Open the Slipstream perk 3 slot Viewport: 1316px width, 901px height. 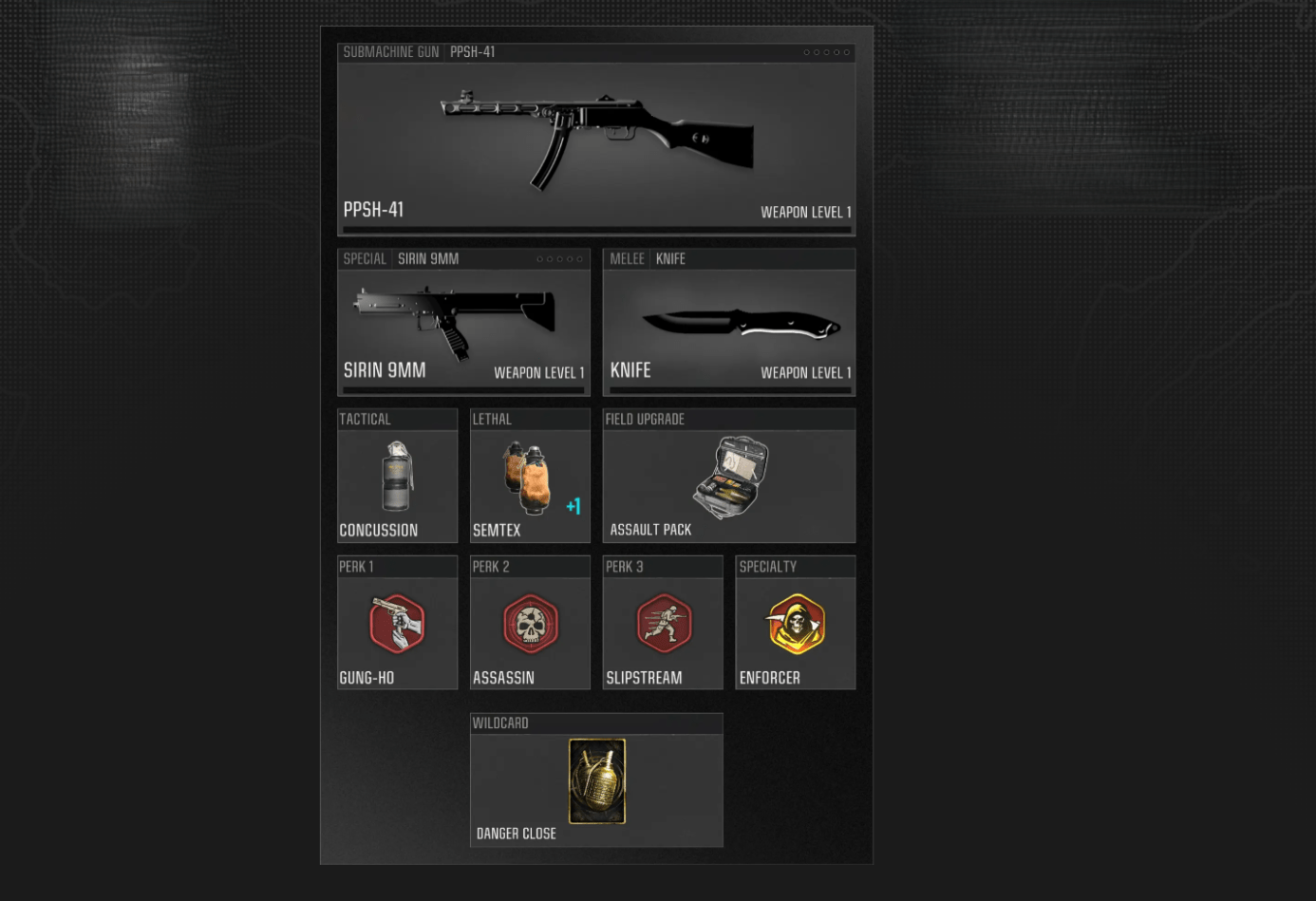pos(663,625)
